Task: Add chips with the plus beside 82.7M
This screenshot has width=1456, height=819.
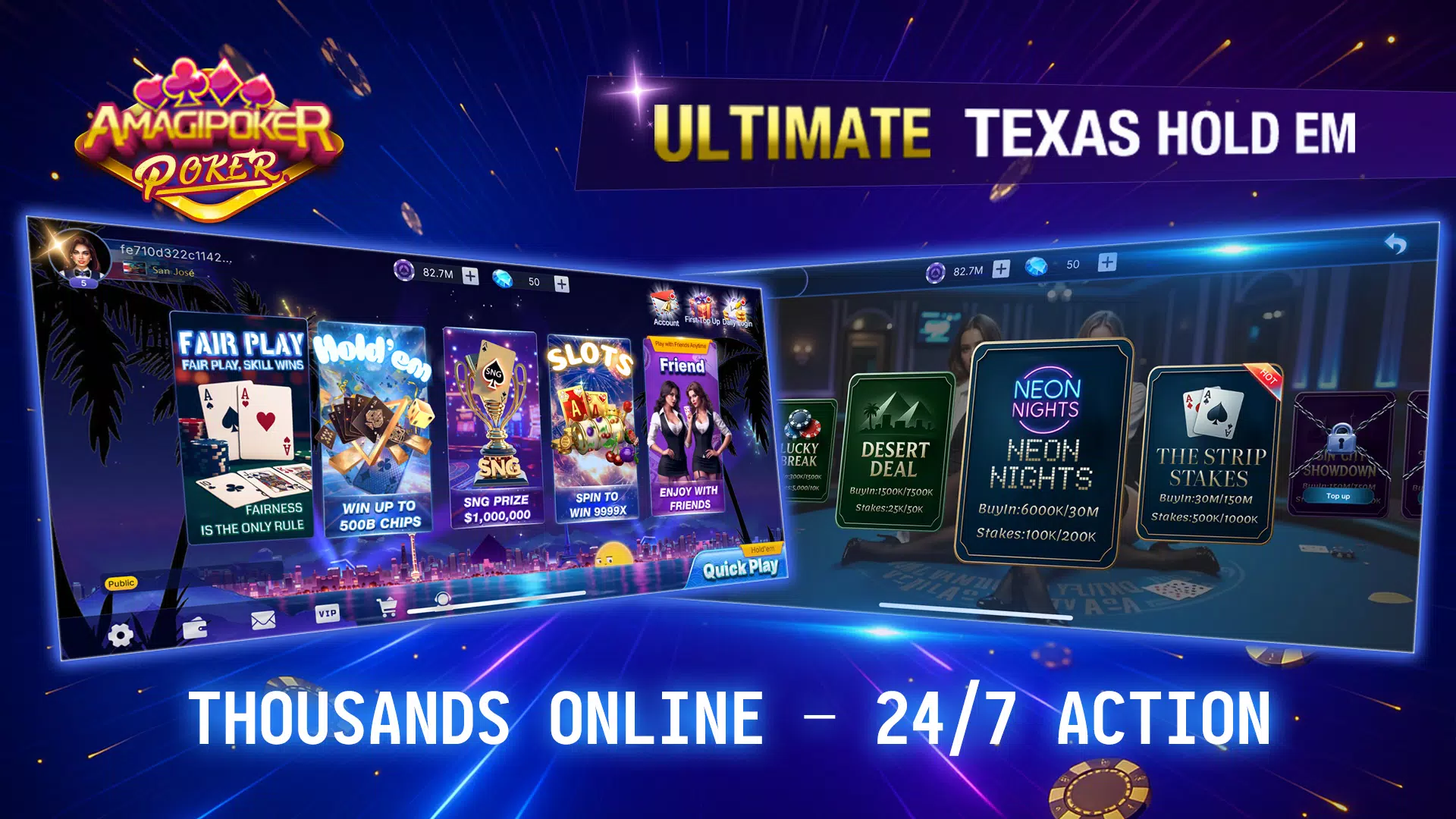Action: [x=472, y=275]
